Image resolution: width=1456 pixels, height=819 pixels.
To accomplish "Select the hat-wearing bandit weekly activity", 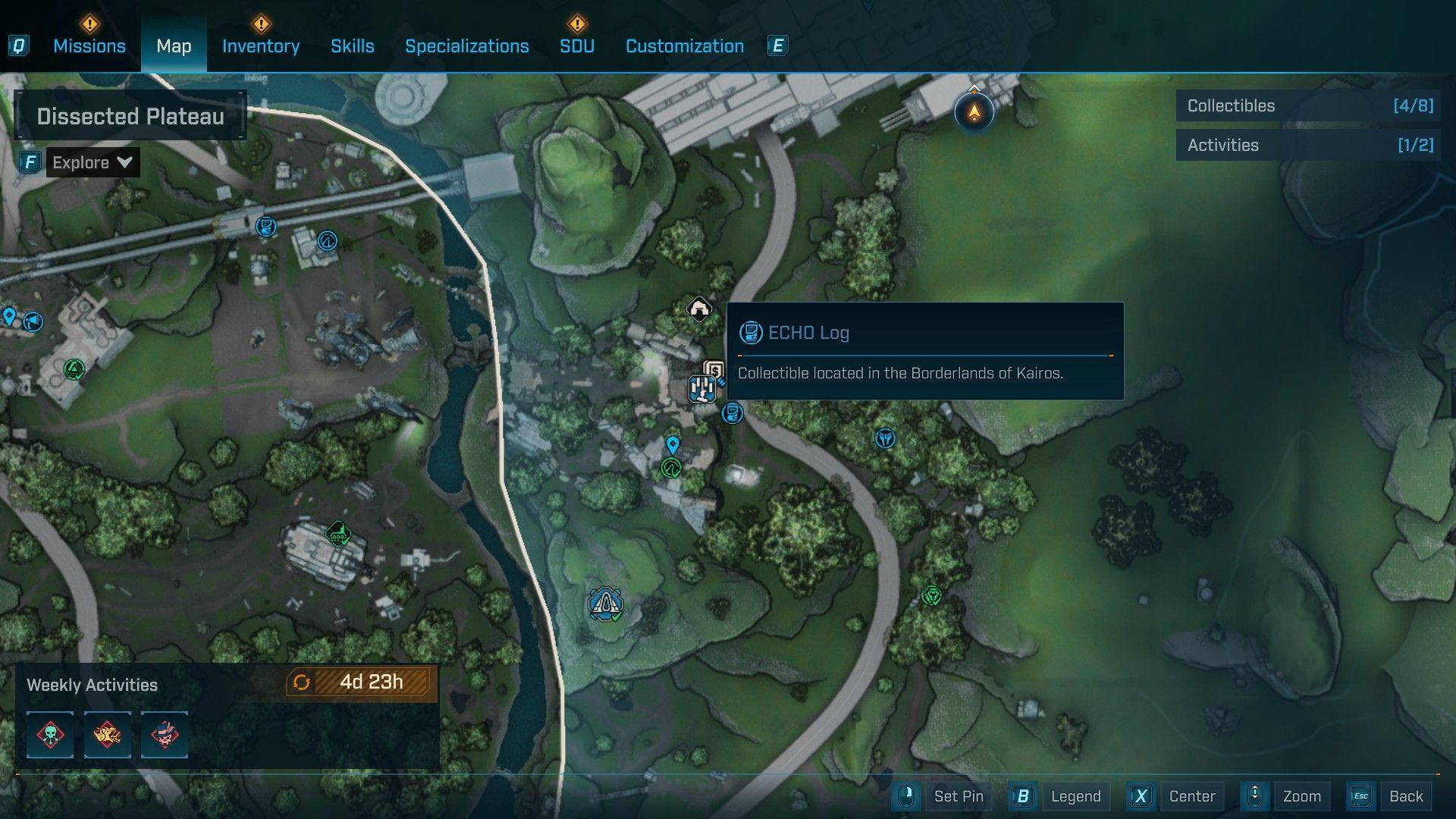I will [x=165, y=734].
